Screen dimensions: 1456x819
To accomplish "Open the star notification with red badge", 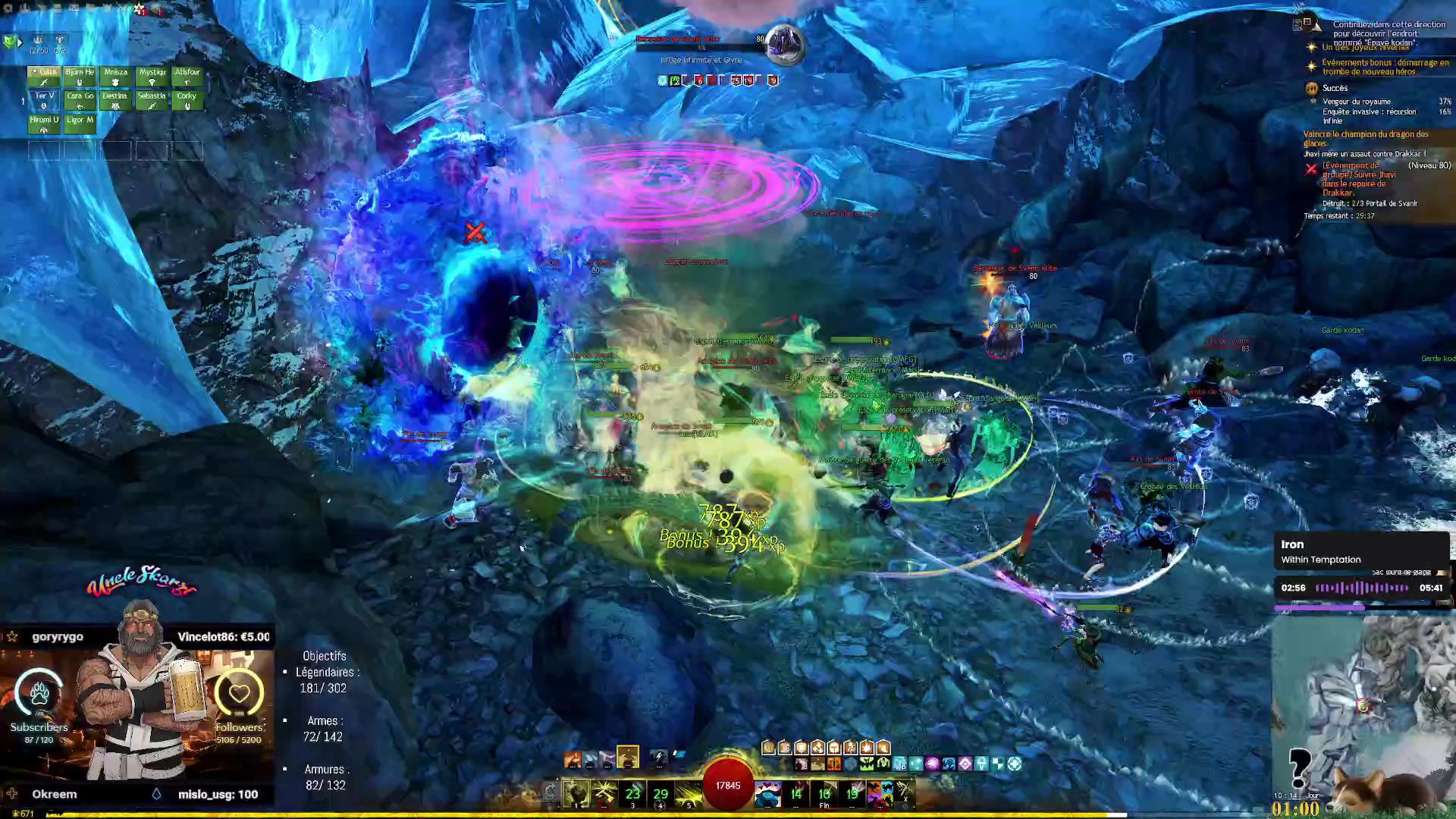I will point(140,9).
